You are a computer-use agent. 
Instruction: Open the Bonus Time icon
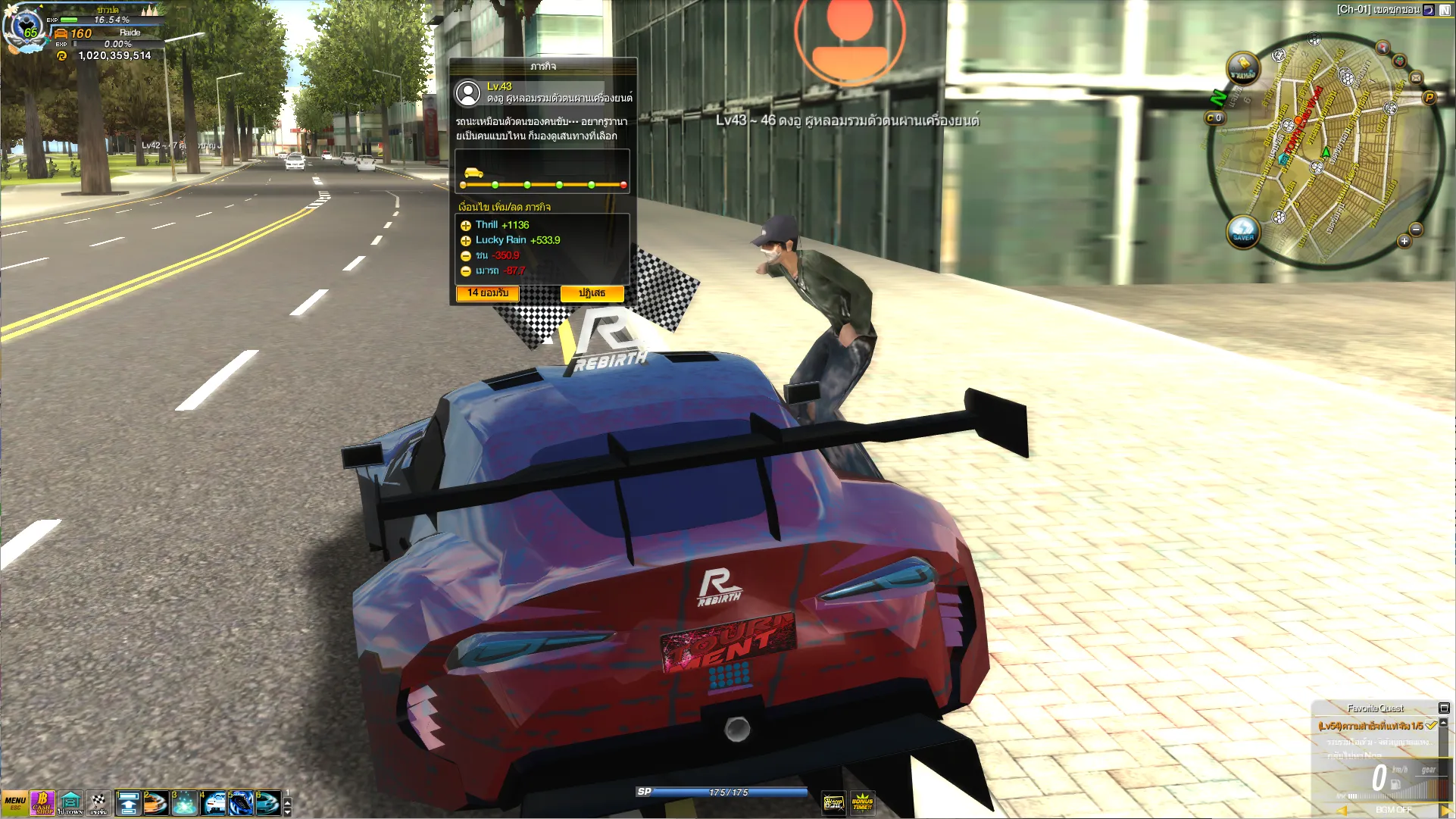tap(862, 802)
